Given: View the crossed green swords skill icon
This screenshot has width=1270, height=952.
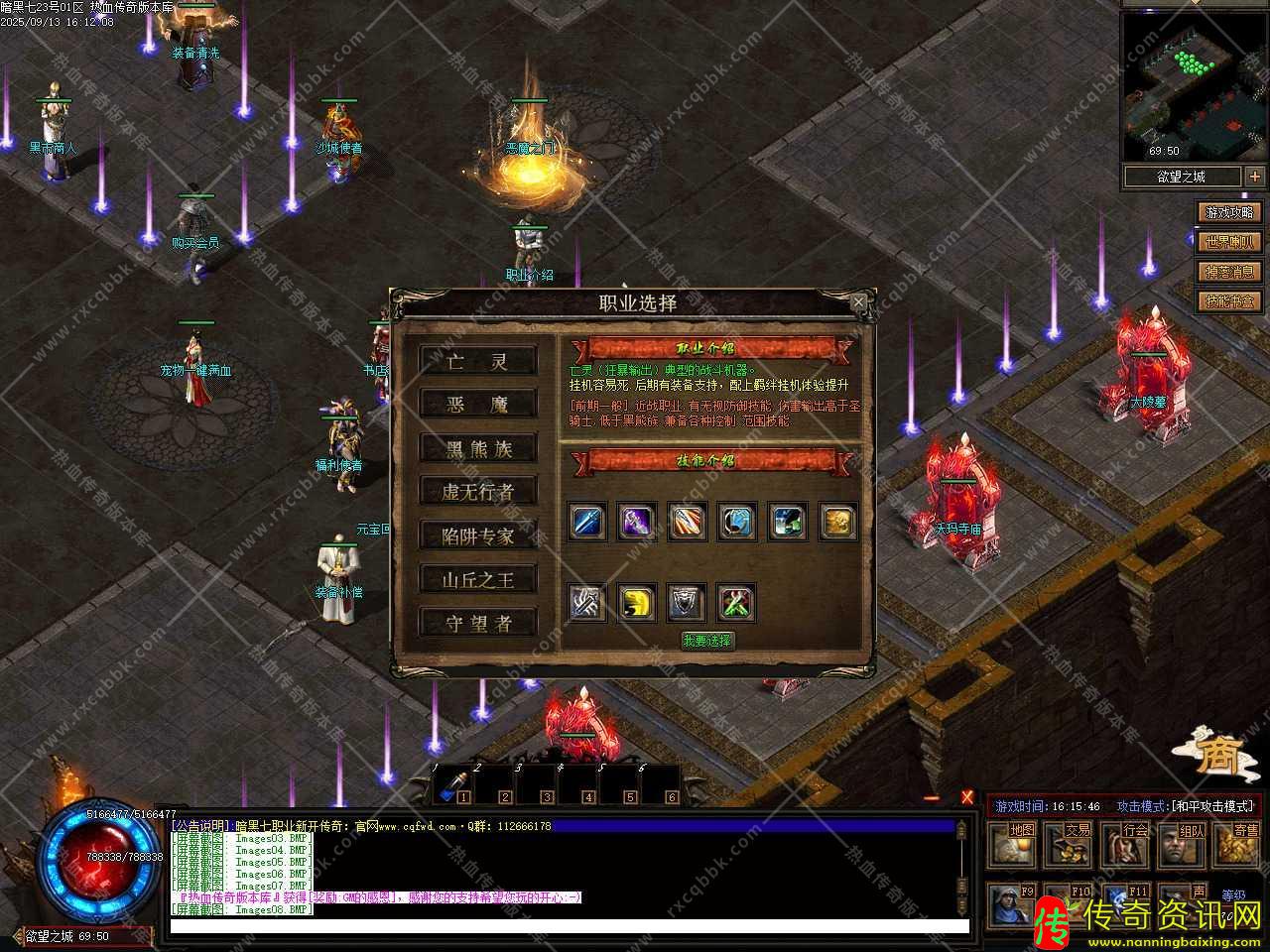Looking at the screenshot, I should (736, 602).
